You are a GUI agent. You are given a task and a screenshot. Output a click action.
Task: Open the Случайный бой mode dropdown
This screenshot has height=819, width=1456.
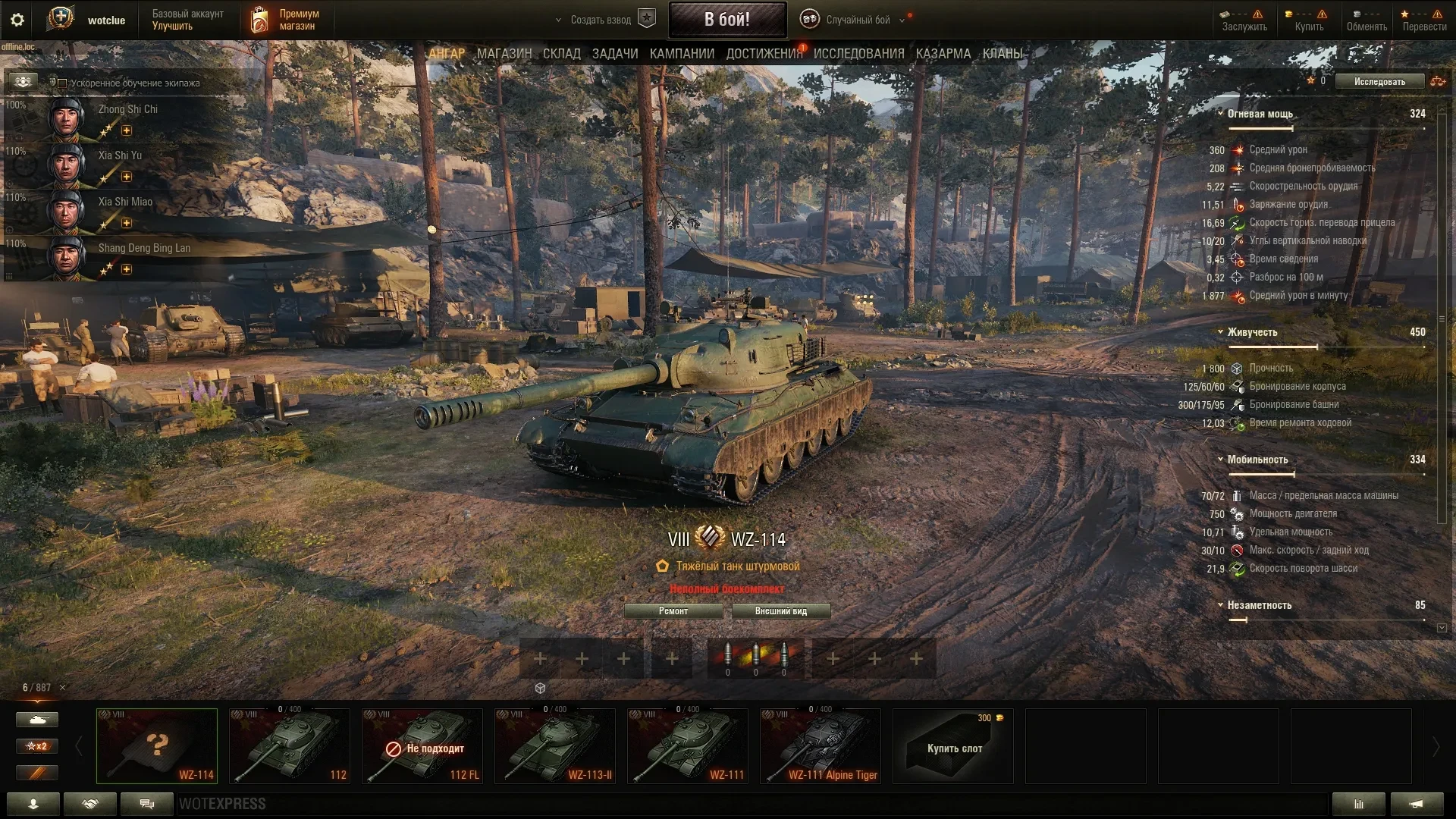point(857,20)
